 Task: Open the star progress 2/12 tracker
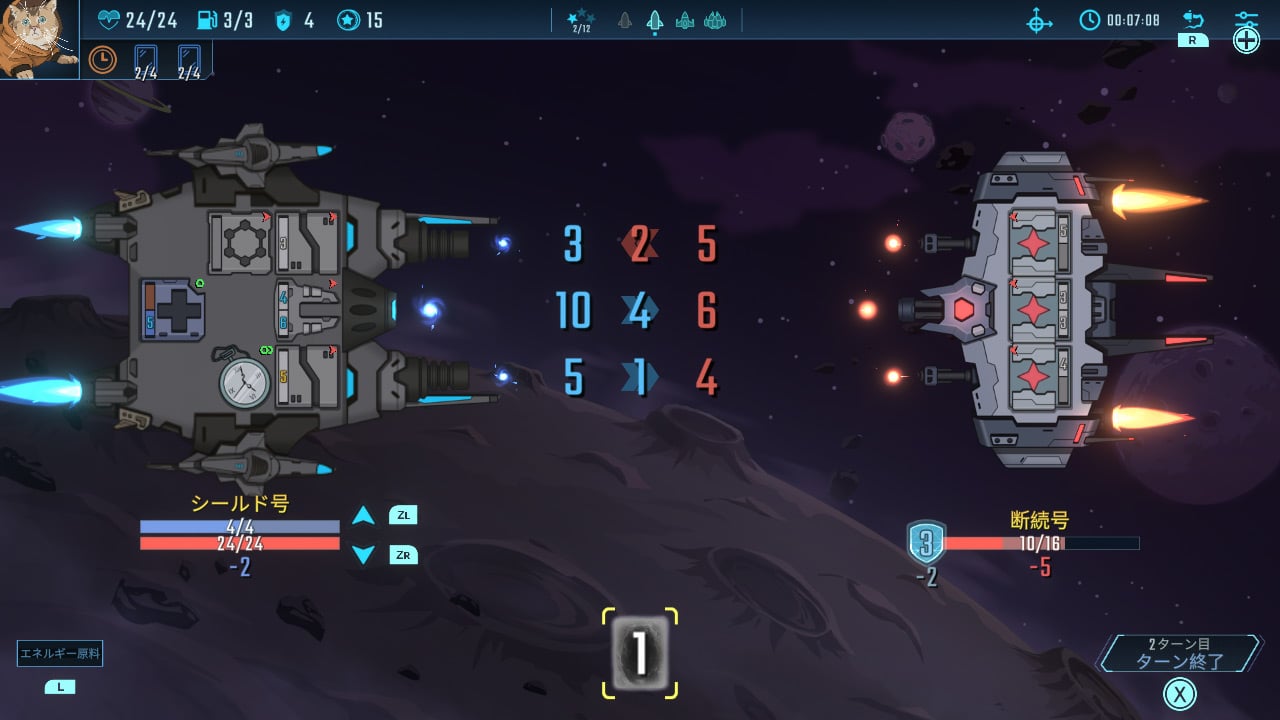[580, 20]
